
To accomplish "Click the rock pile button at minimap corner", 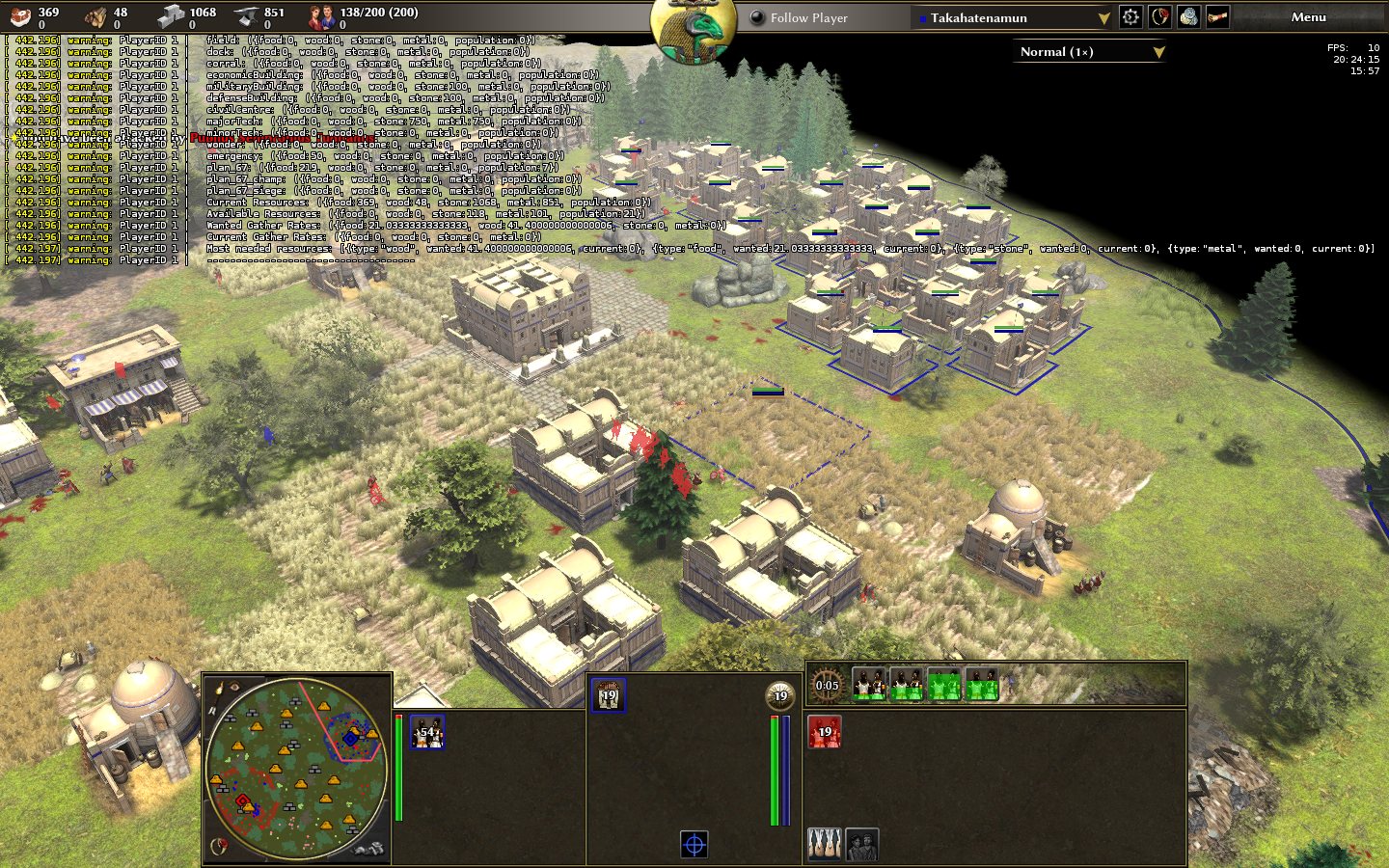I will (x=368, y=849).
